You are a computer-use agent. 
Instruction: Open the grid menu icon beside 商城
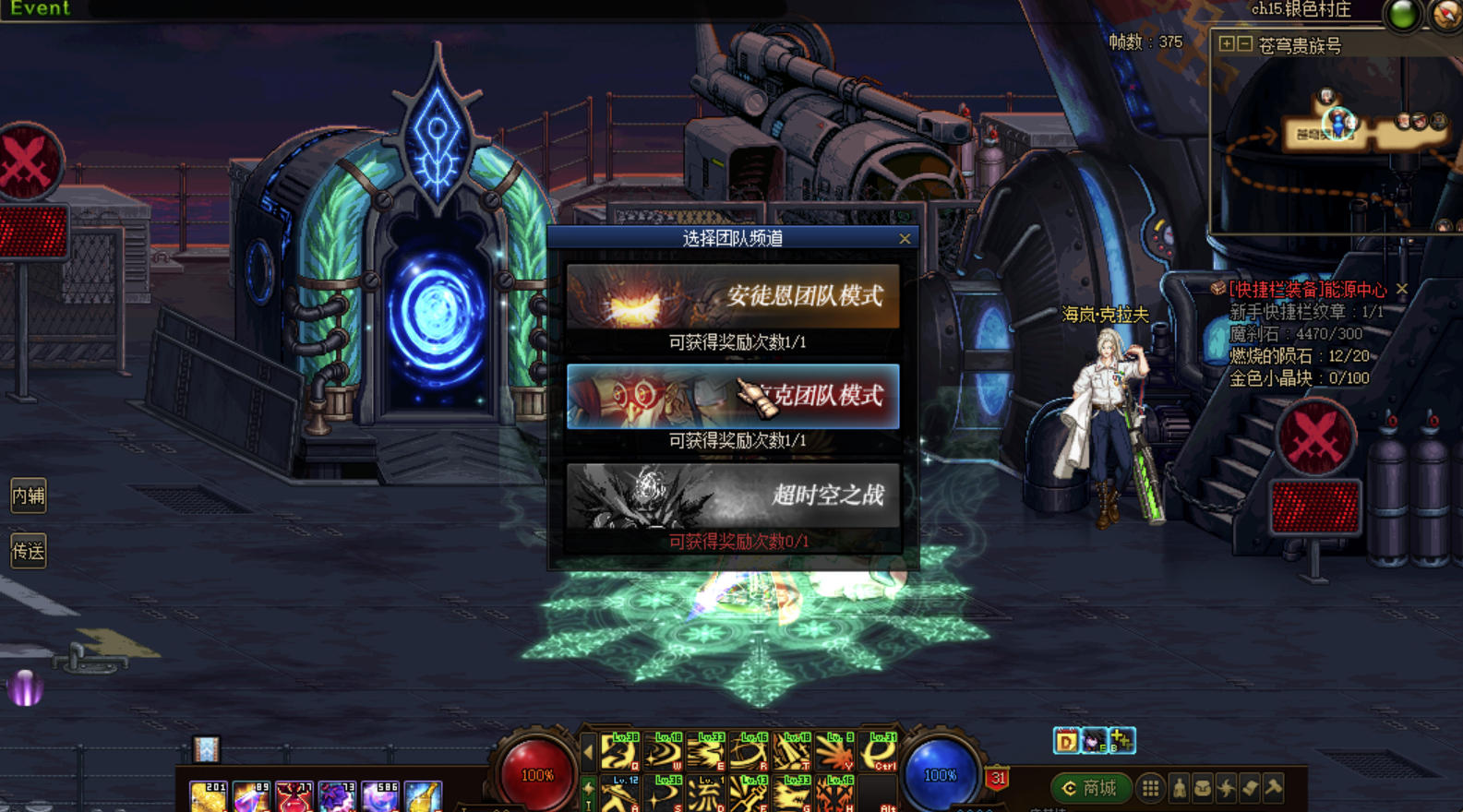(1150, 788)
